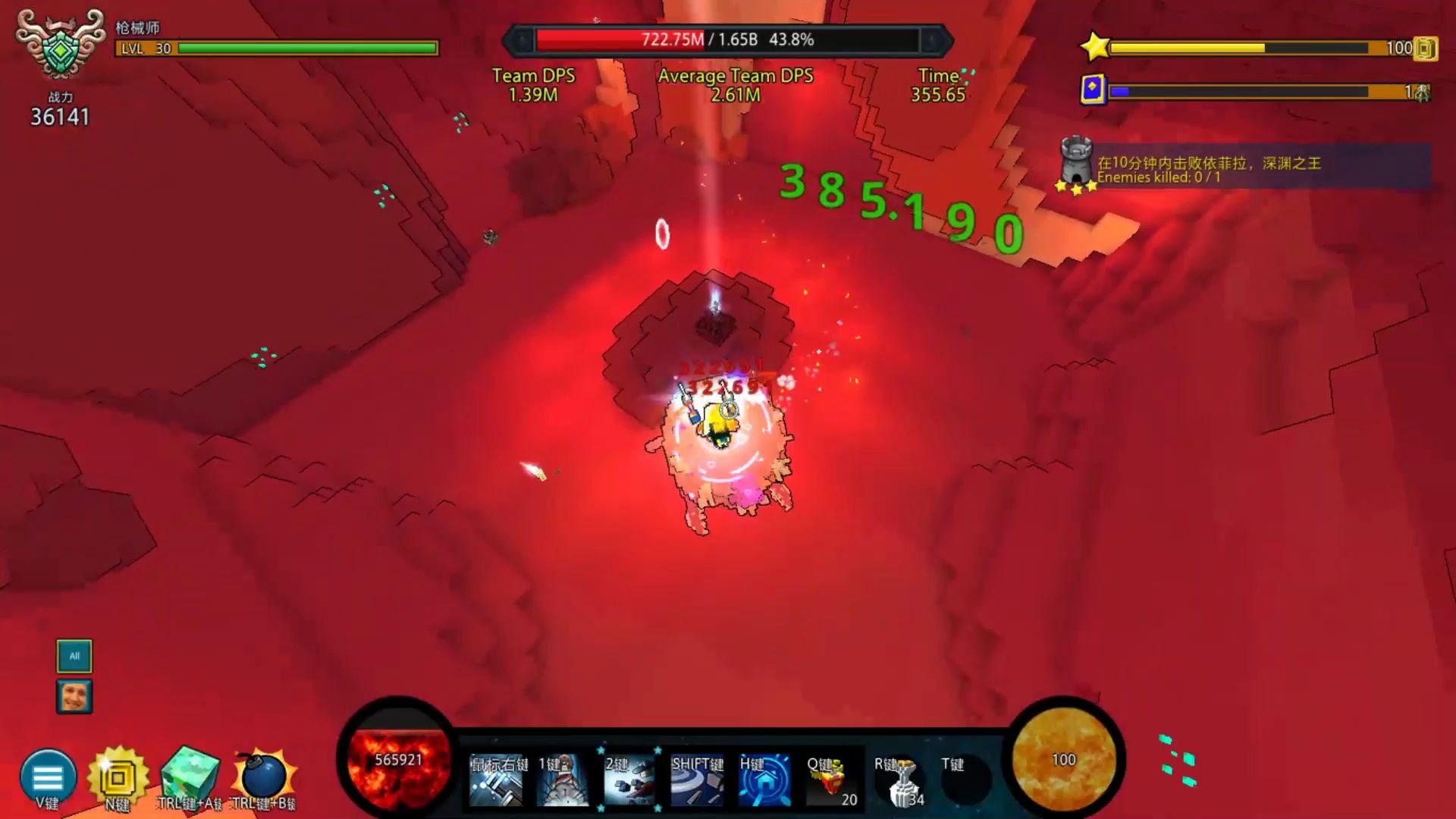Image resolution: width=1456 pixels, height=819 pixels.
Task: Open the All chat channel button
Action: tap(74, 656)
